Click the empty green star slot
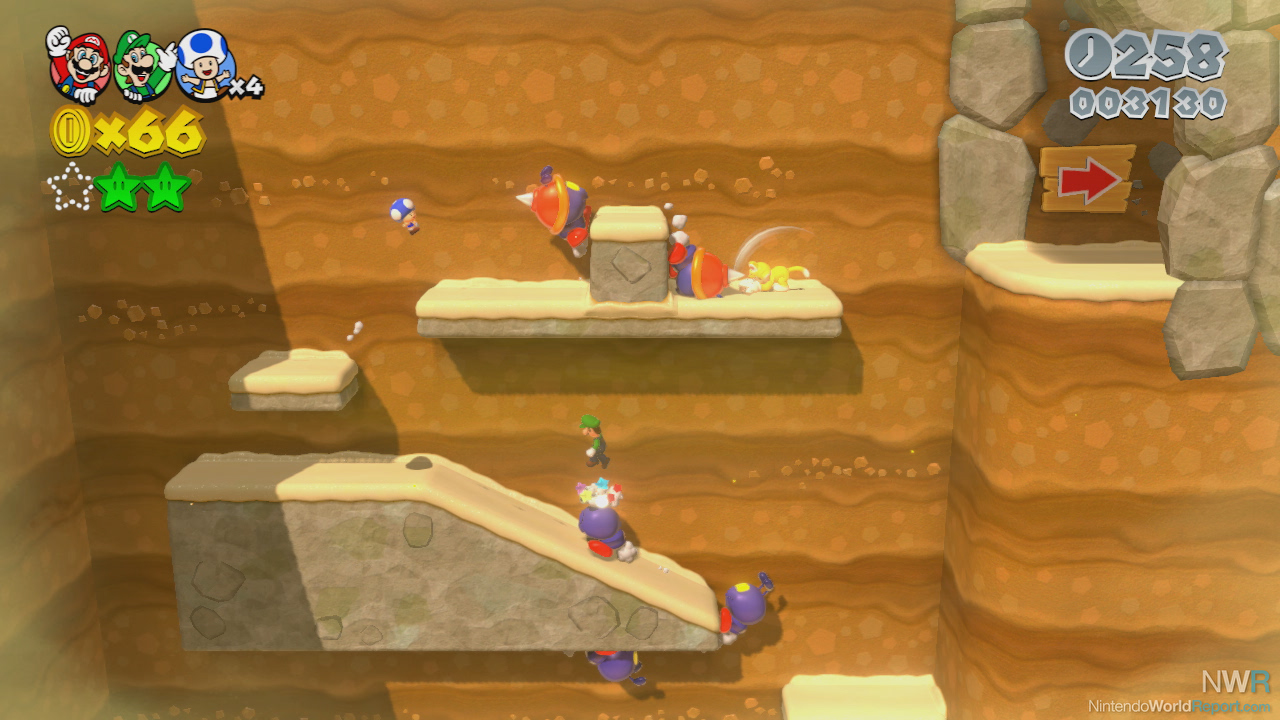Viewport: 1280px width, 720px height. point(70,188)
